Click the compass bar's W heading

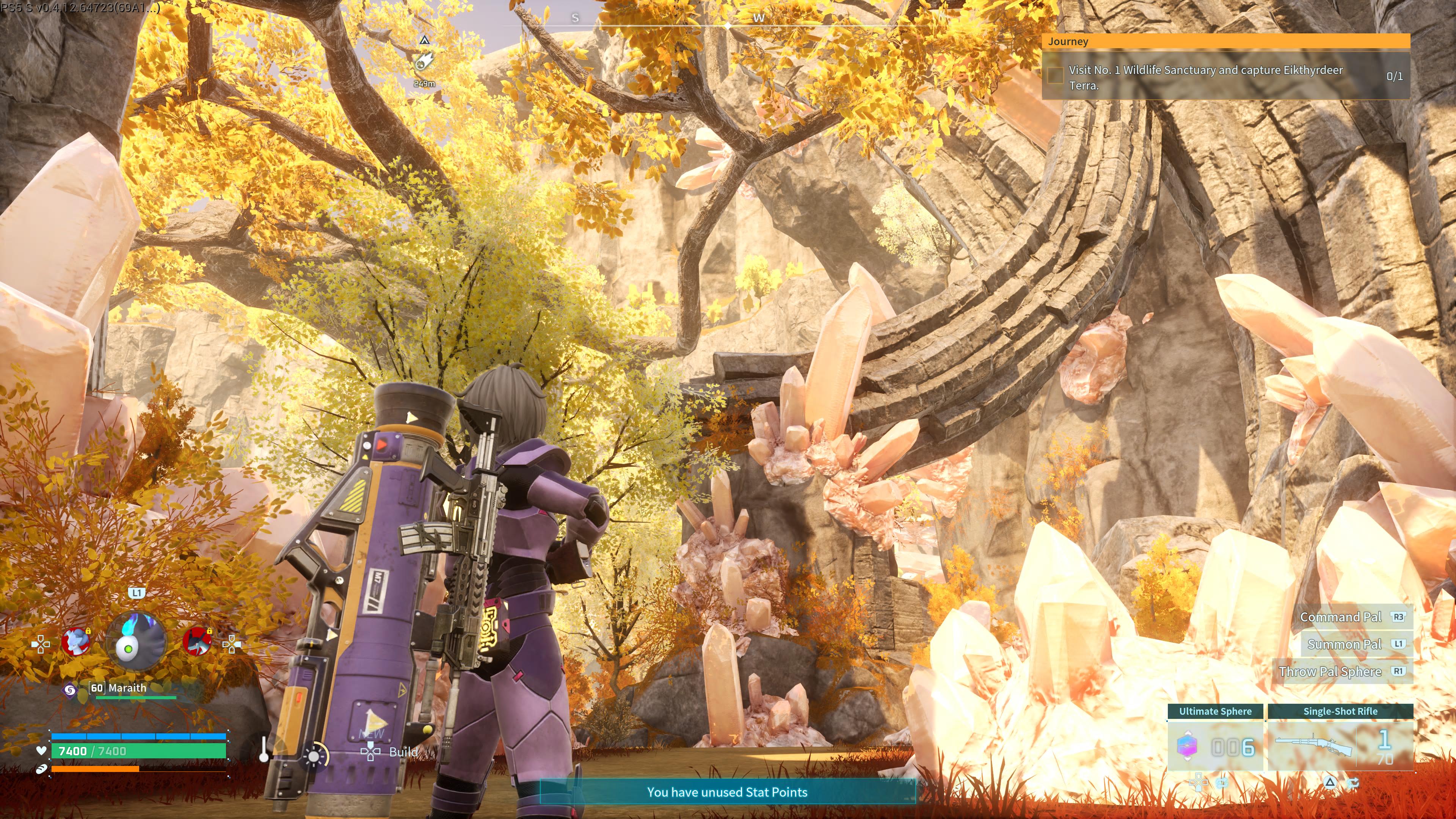(x=758, y=18)
